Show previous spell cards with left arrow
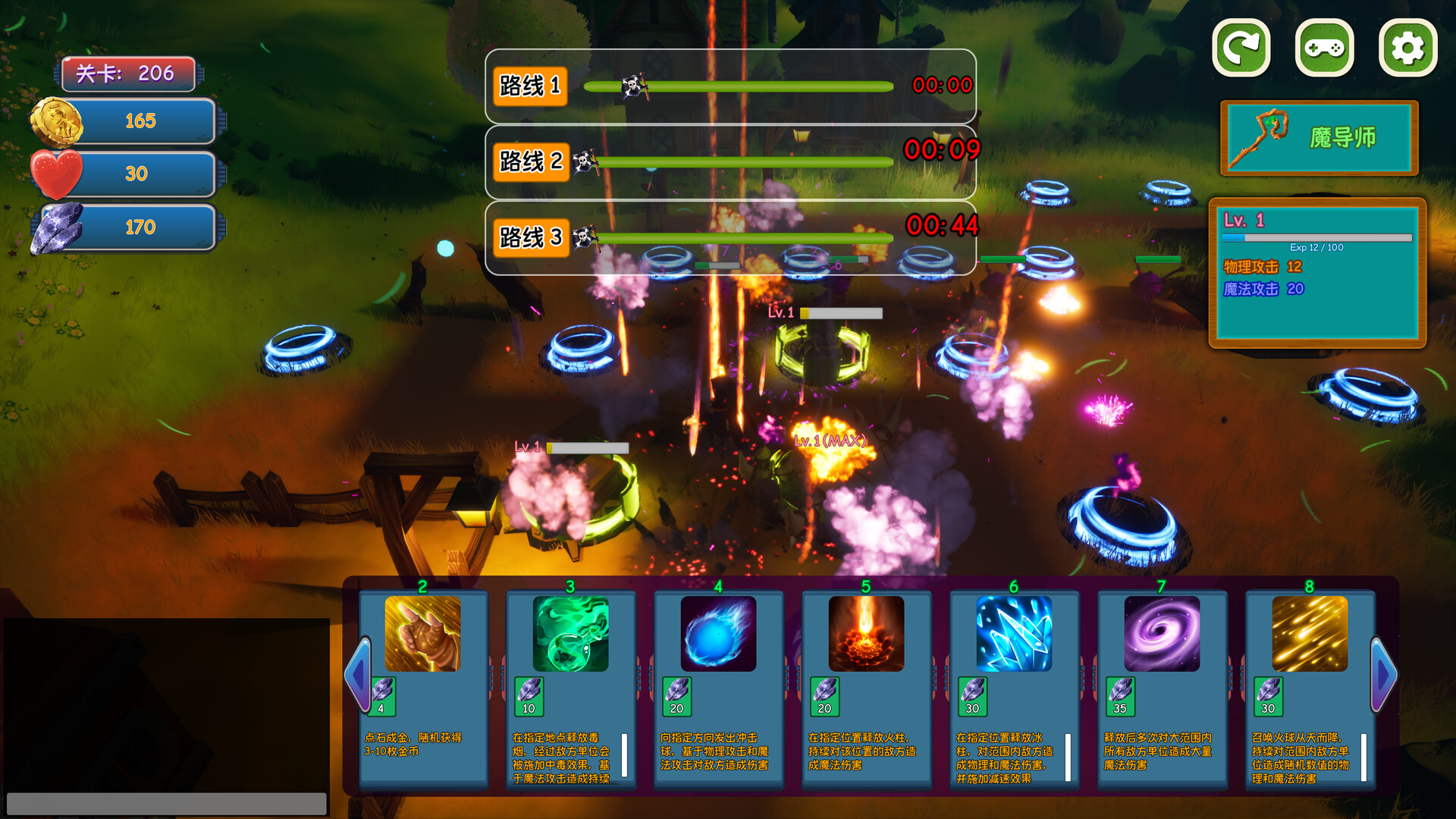 click(357, 674)
